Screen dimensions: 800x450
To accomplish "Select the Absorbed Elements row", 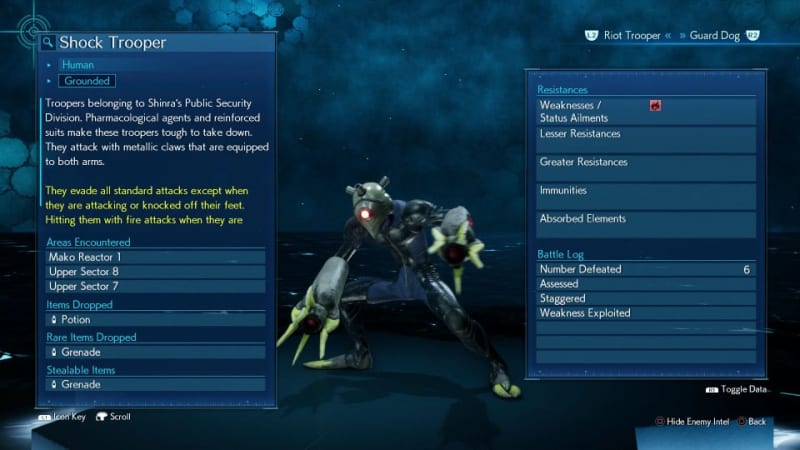I will [x=645, y=224].
